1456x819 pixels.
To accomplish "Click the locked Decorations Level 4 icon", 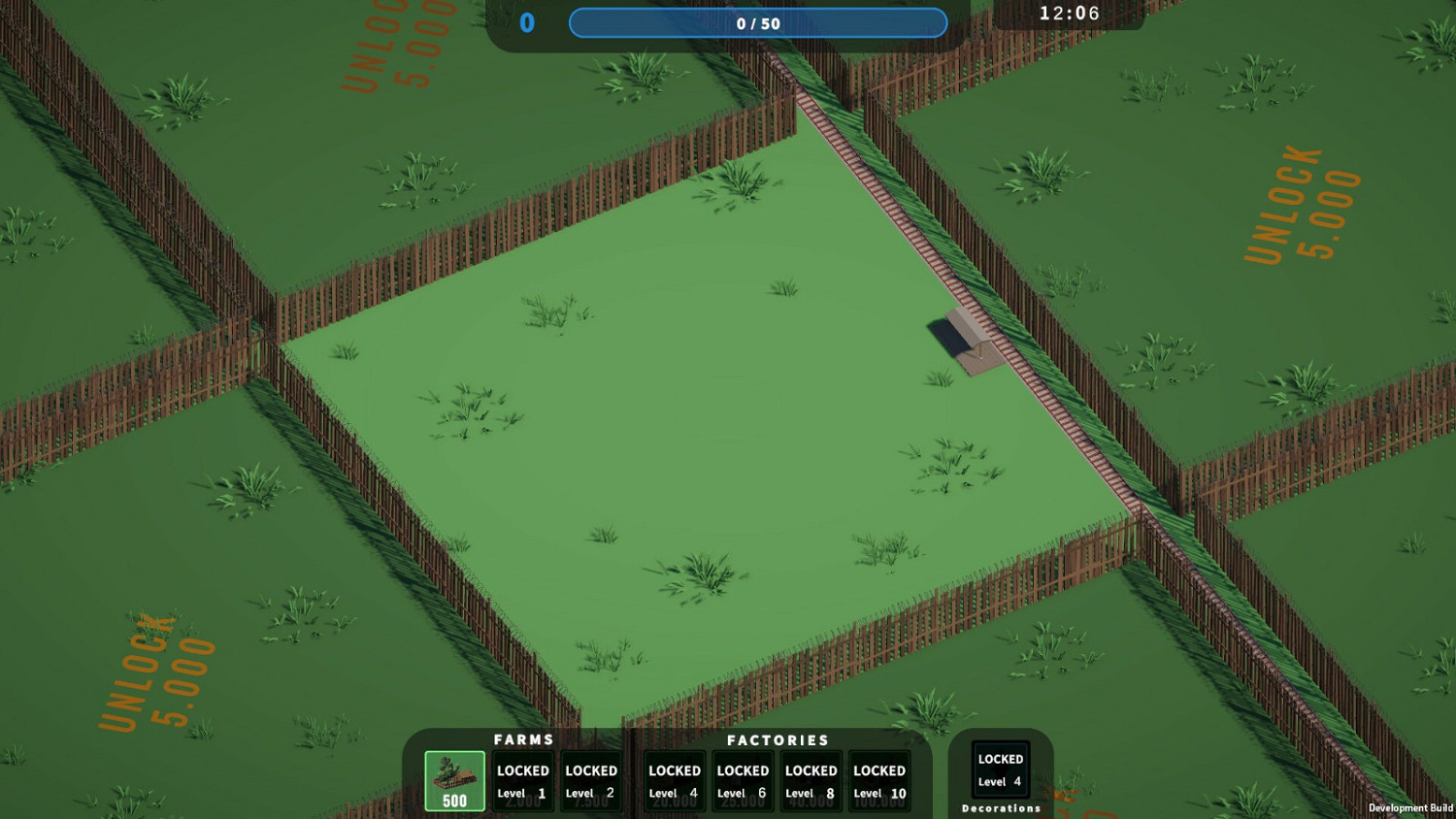I will point(1001,769).
